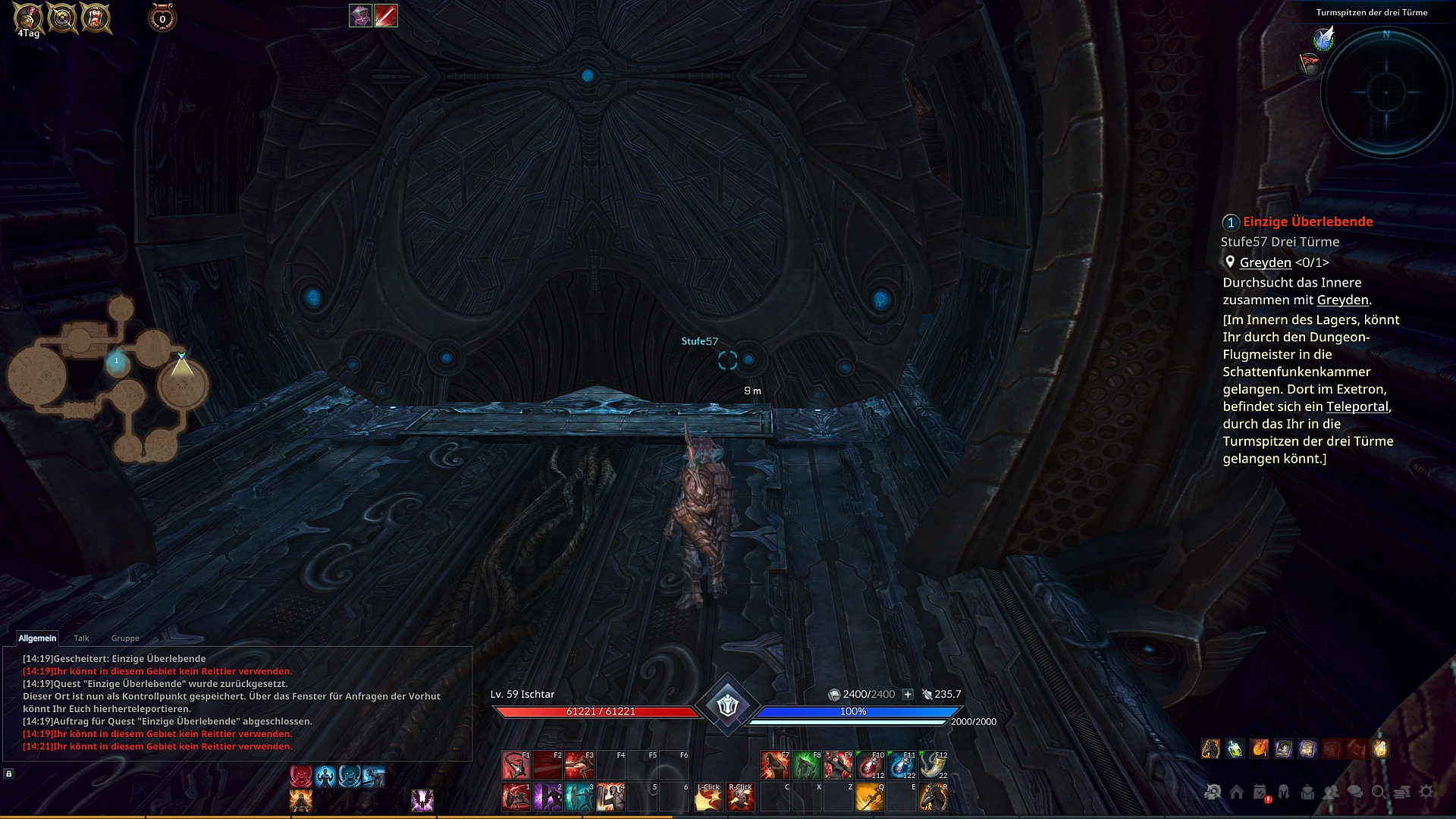Activate the chained hook skill in F1 slot
1456x819 pixels.
coord(516,765)
